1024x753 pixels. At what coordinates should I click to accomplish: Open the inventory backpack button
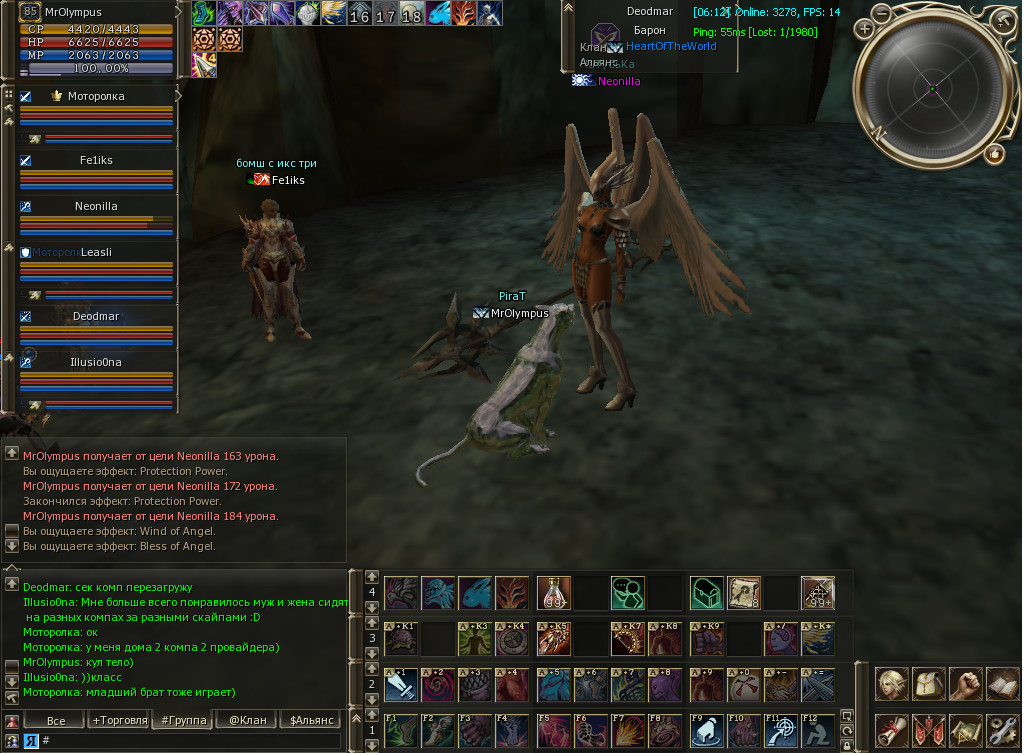point(929,685)
